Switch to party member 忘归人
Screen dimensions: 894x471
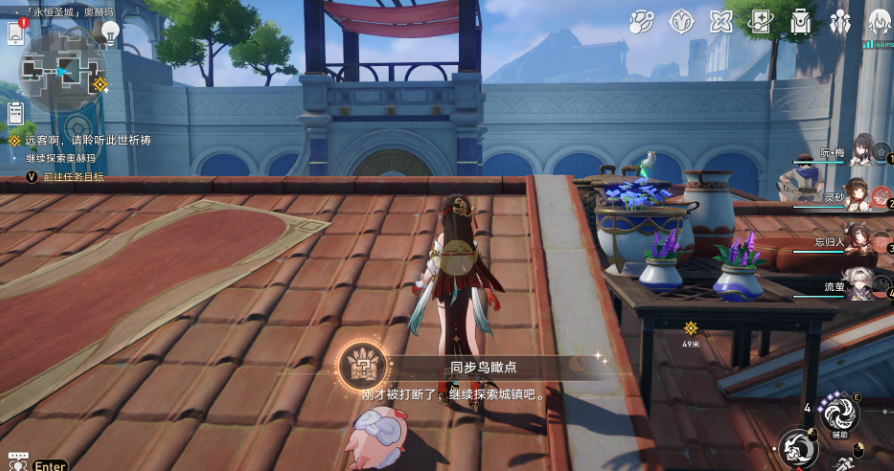(x=858, y=241)
